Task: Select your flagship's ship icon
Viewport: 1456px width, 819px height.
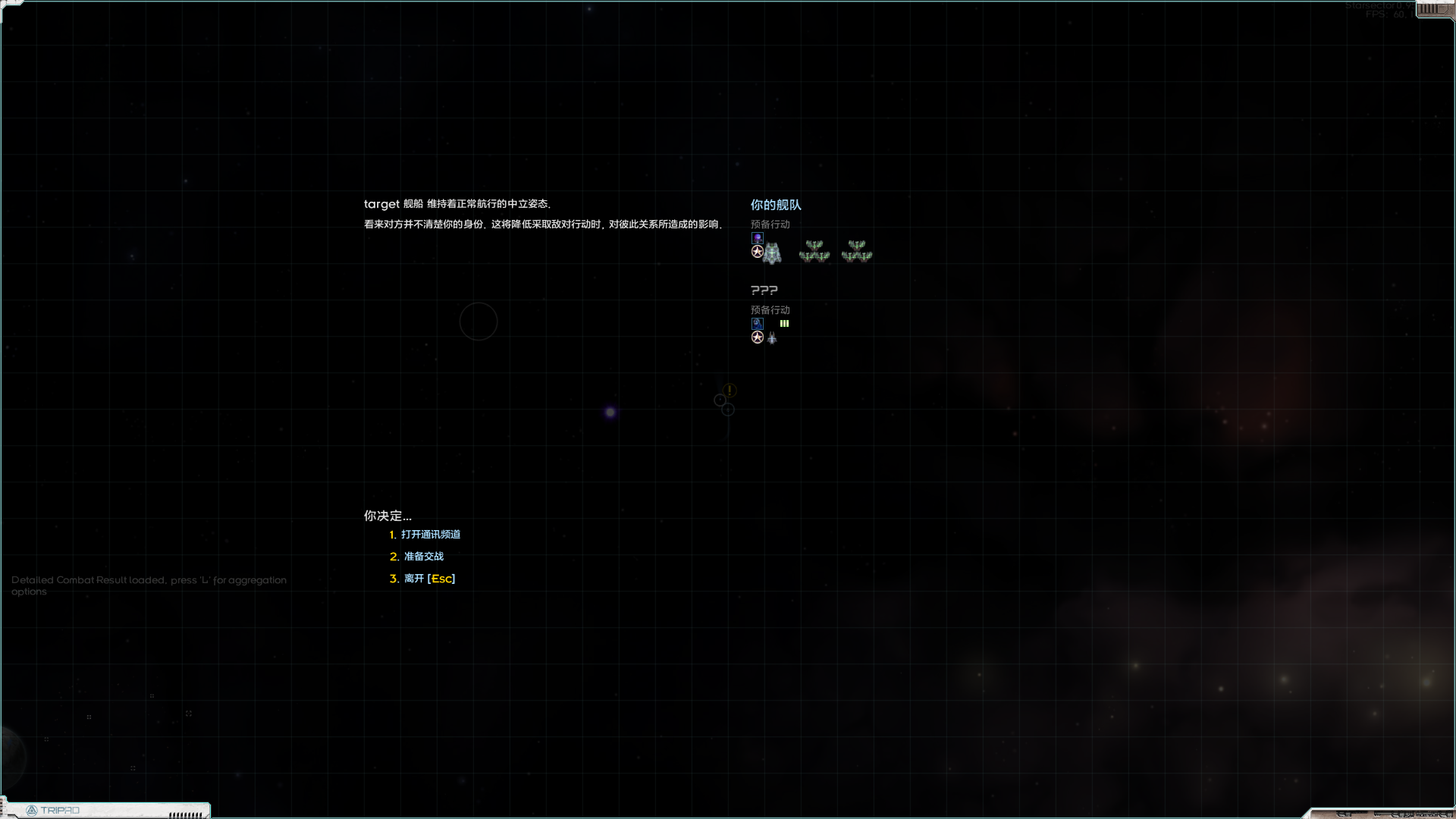Action: coord(773,253)
